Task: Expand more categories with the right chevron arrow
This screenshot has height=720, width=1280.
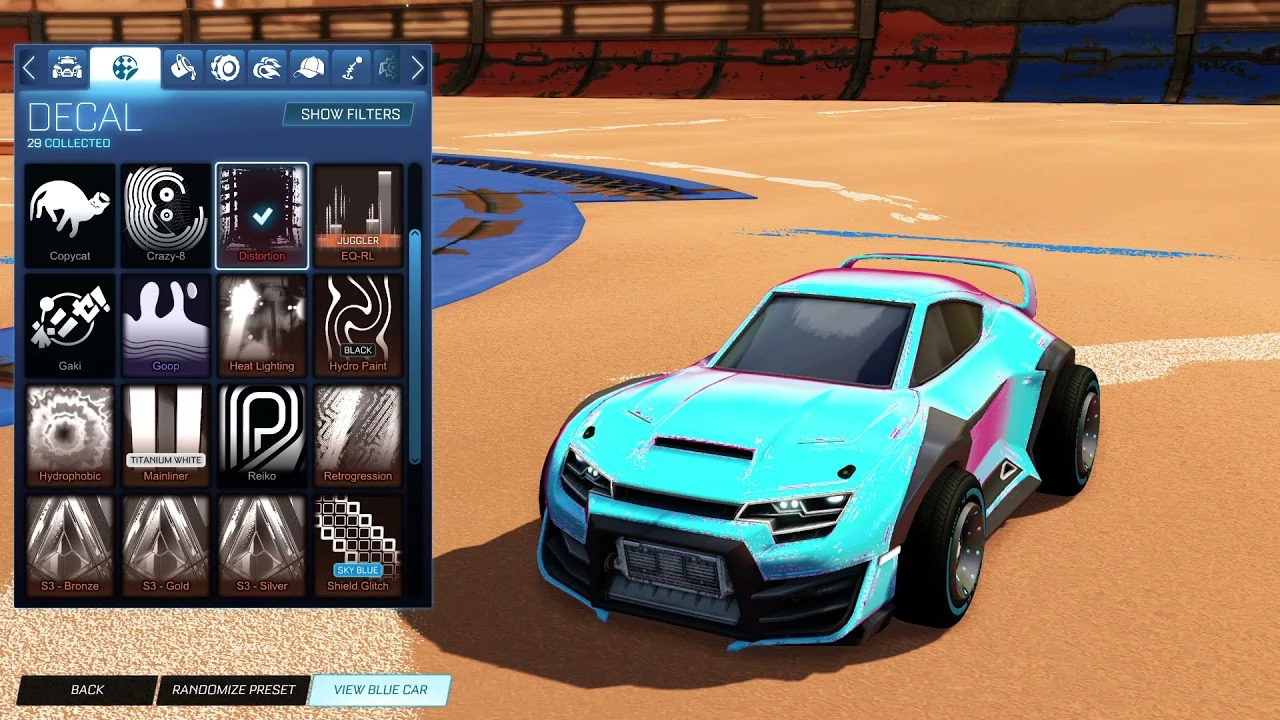Action: click(x=417, y=67)
